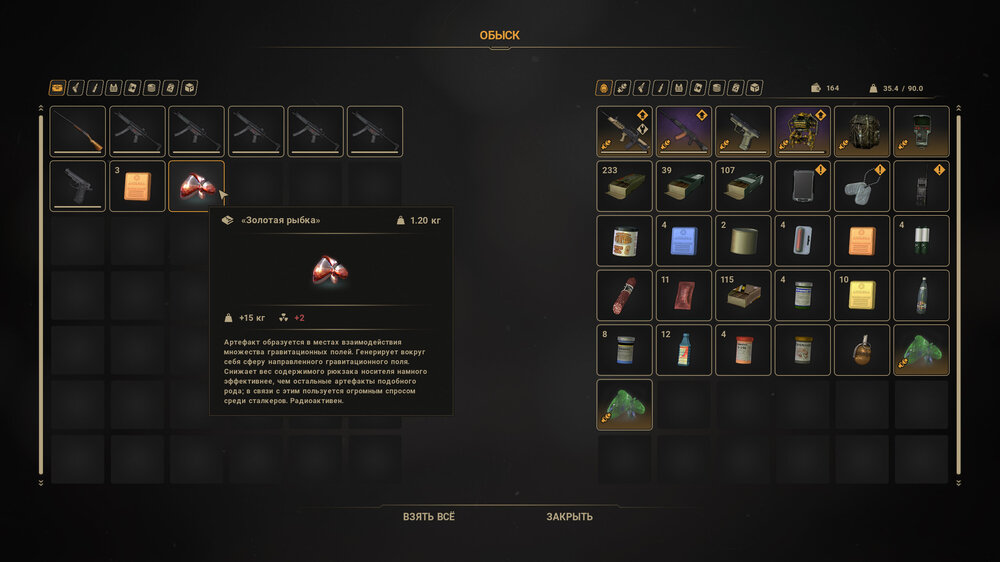Select the sausage food item
The height and width of the screenshot is (562, 1000).
[x=625, y=295]
